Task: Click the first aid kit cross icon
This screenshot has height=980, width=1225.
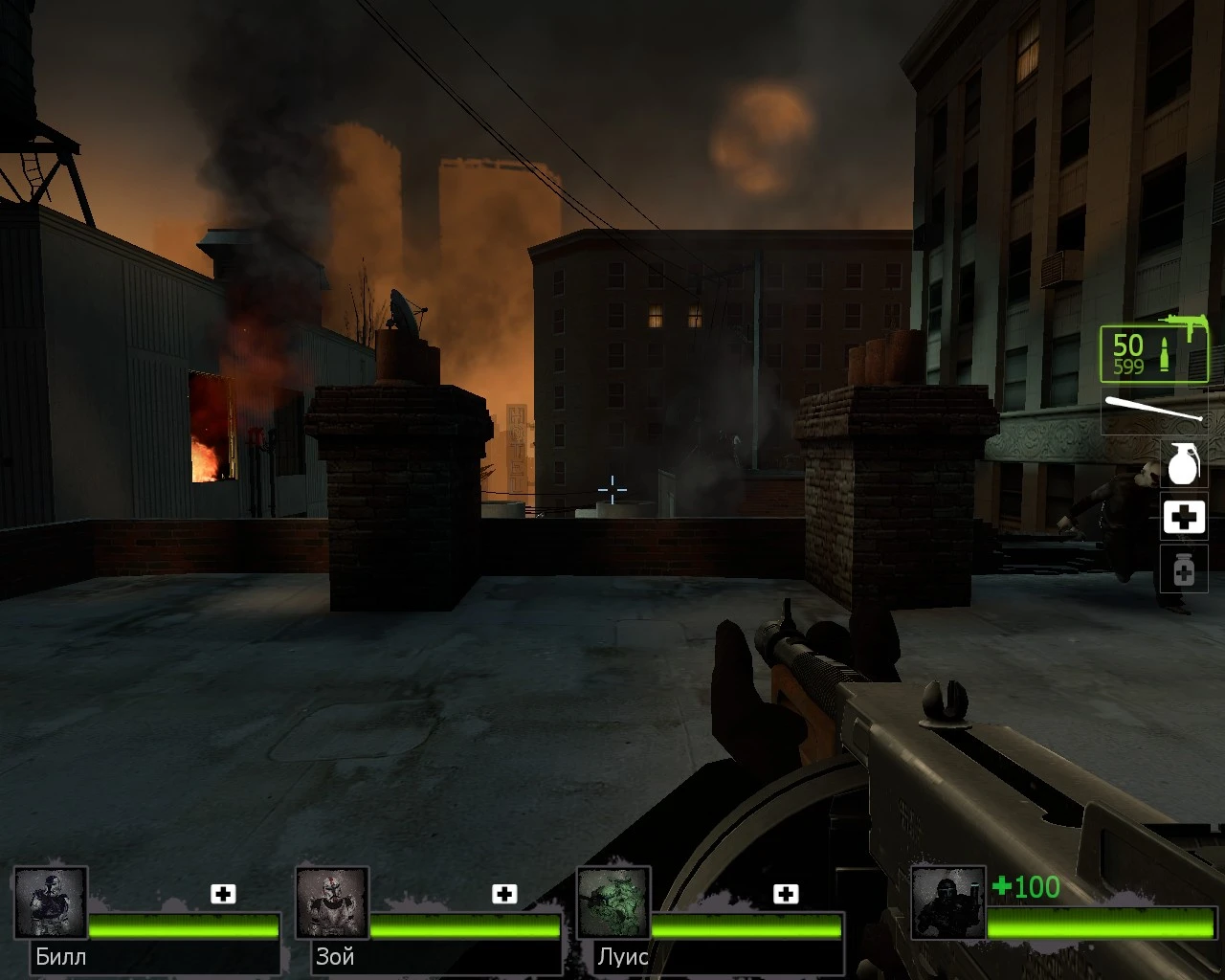Action: (x=1184, y=517)
